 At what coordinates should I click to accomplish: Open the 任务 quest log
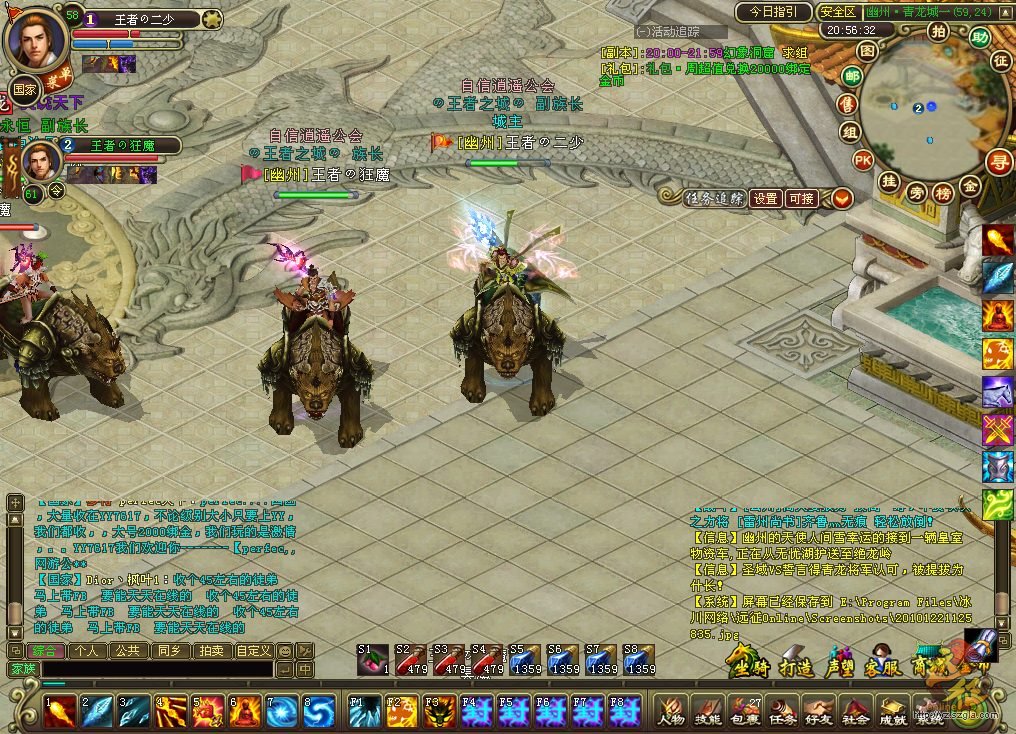782,710
